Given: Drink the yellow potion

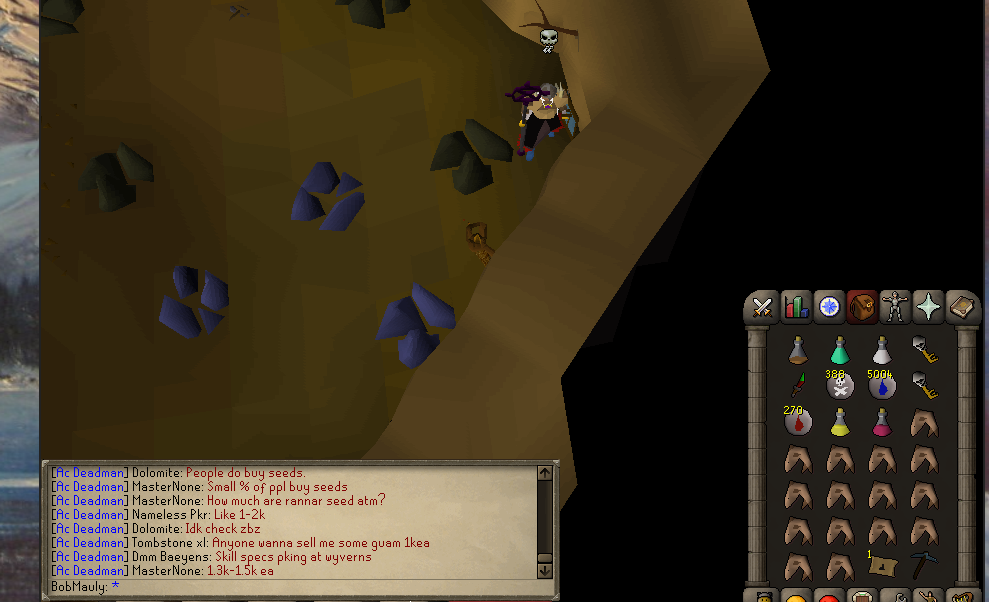Looking at the screenshot, I should tap(840, 422).
